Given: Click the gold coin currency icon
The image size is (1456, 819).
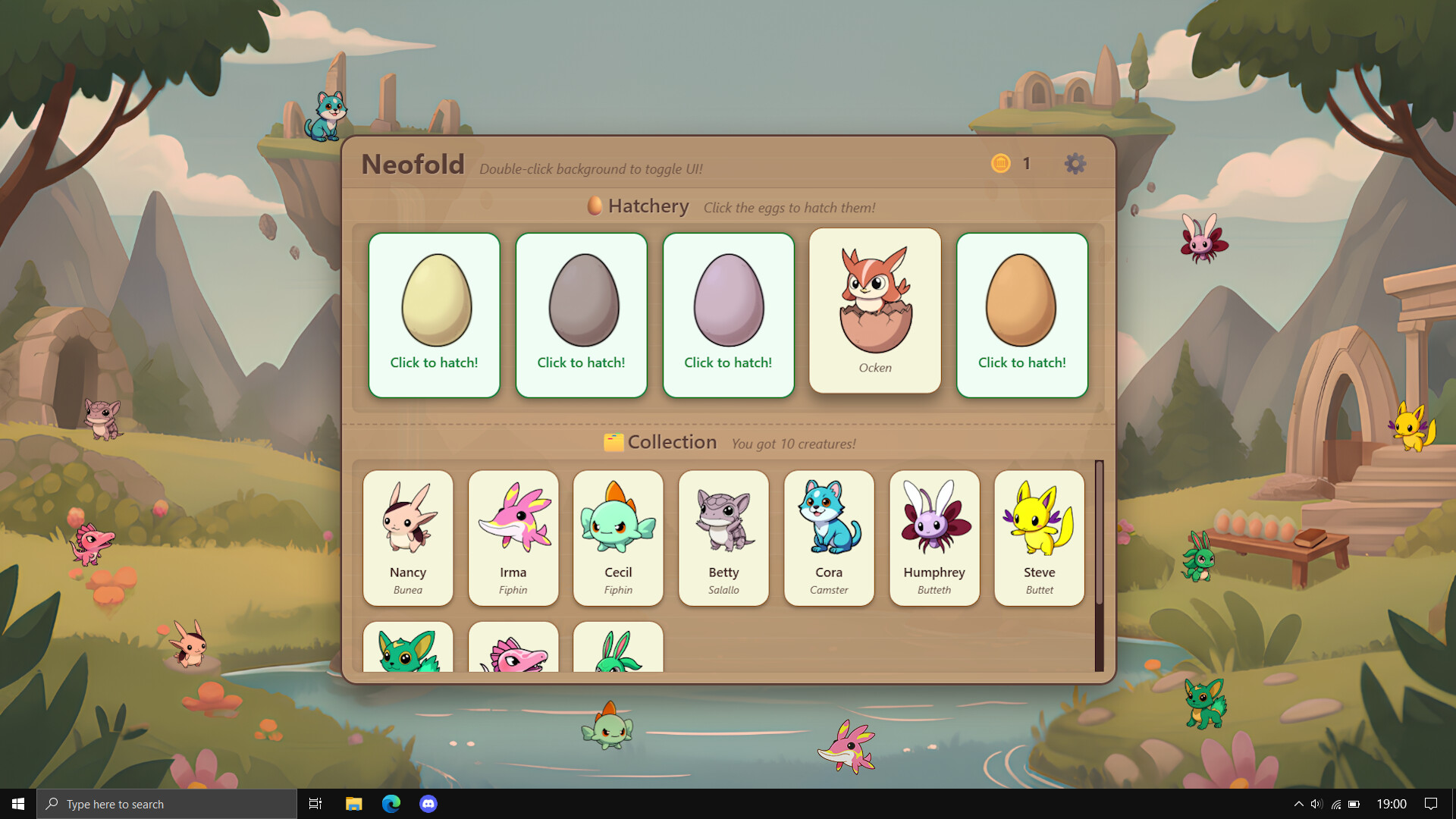Looking at the screenshot, I should [x=1001, y=163].
